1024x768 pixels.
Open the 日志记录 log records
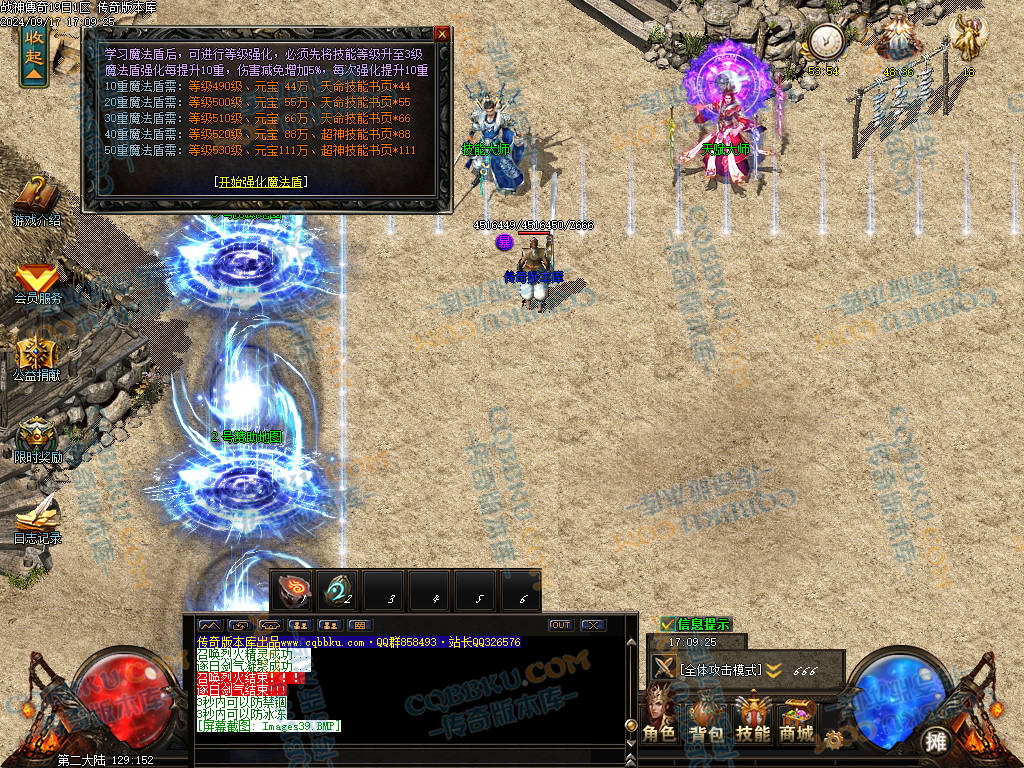pos(37,520)
